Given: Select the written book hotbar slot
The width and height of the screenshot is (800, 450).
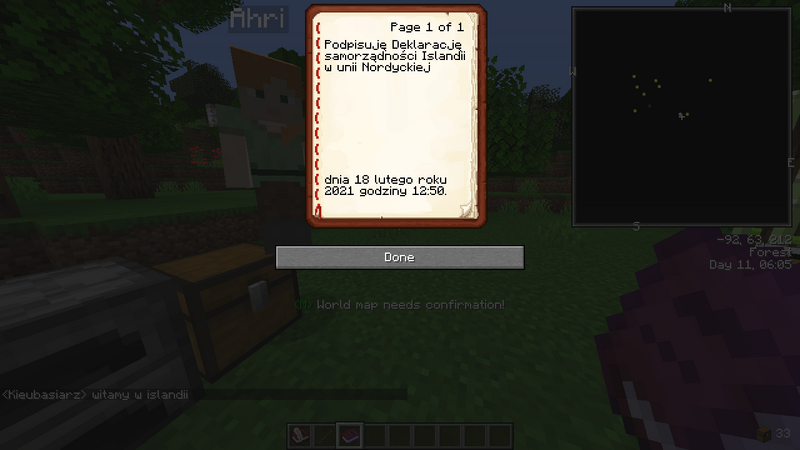Looking at the screenshot, I should [350, 436].
